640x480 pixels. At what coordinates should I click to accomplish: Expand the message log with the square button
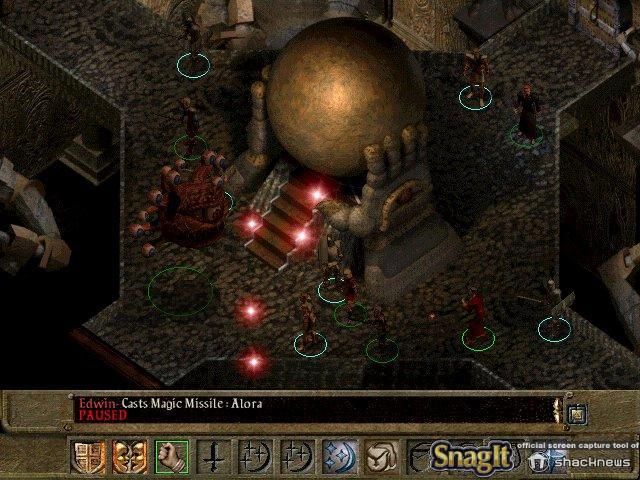coord(576,413)
